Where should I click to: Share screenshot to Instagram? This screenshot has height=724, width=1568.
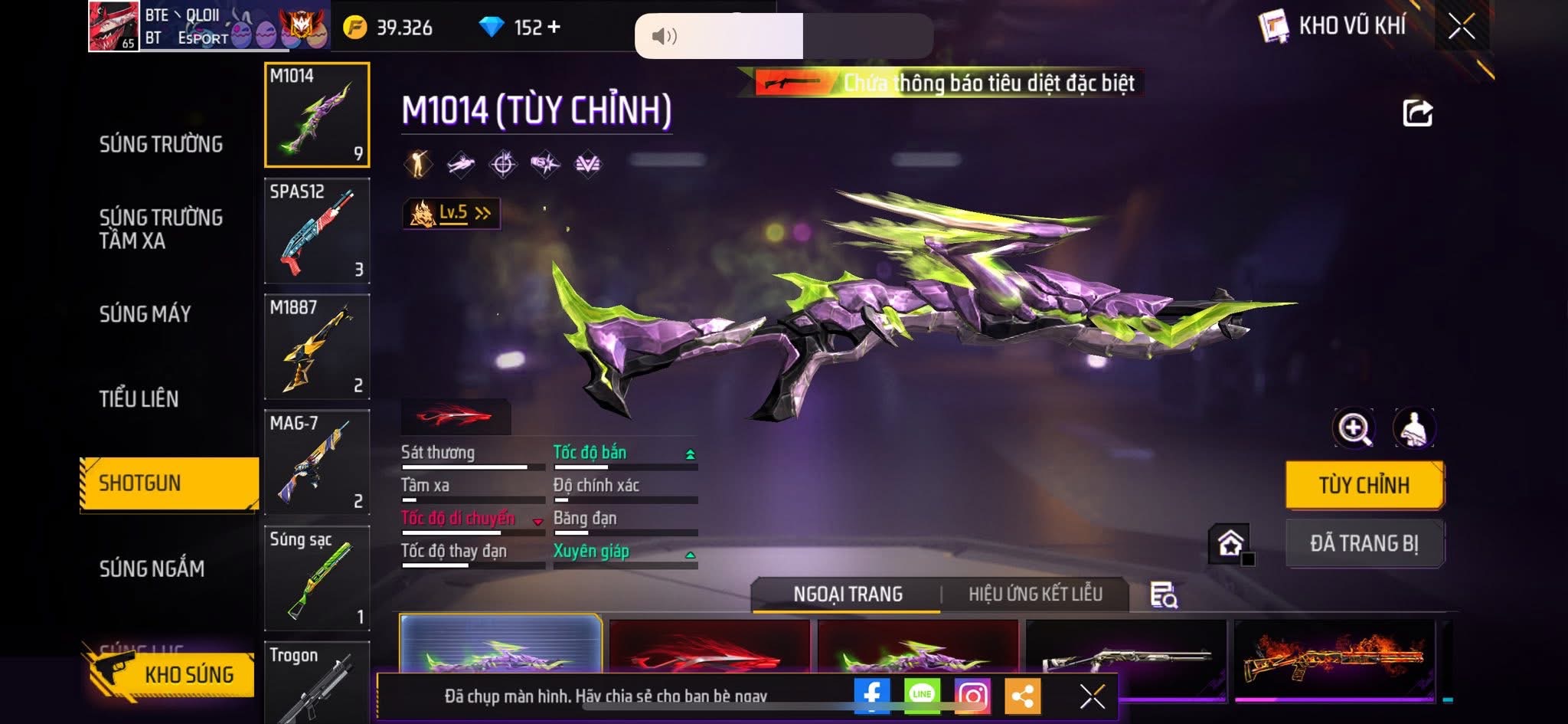(972, 696)
